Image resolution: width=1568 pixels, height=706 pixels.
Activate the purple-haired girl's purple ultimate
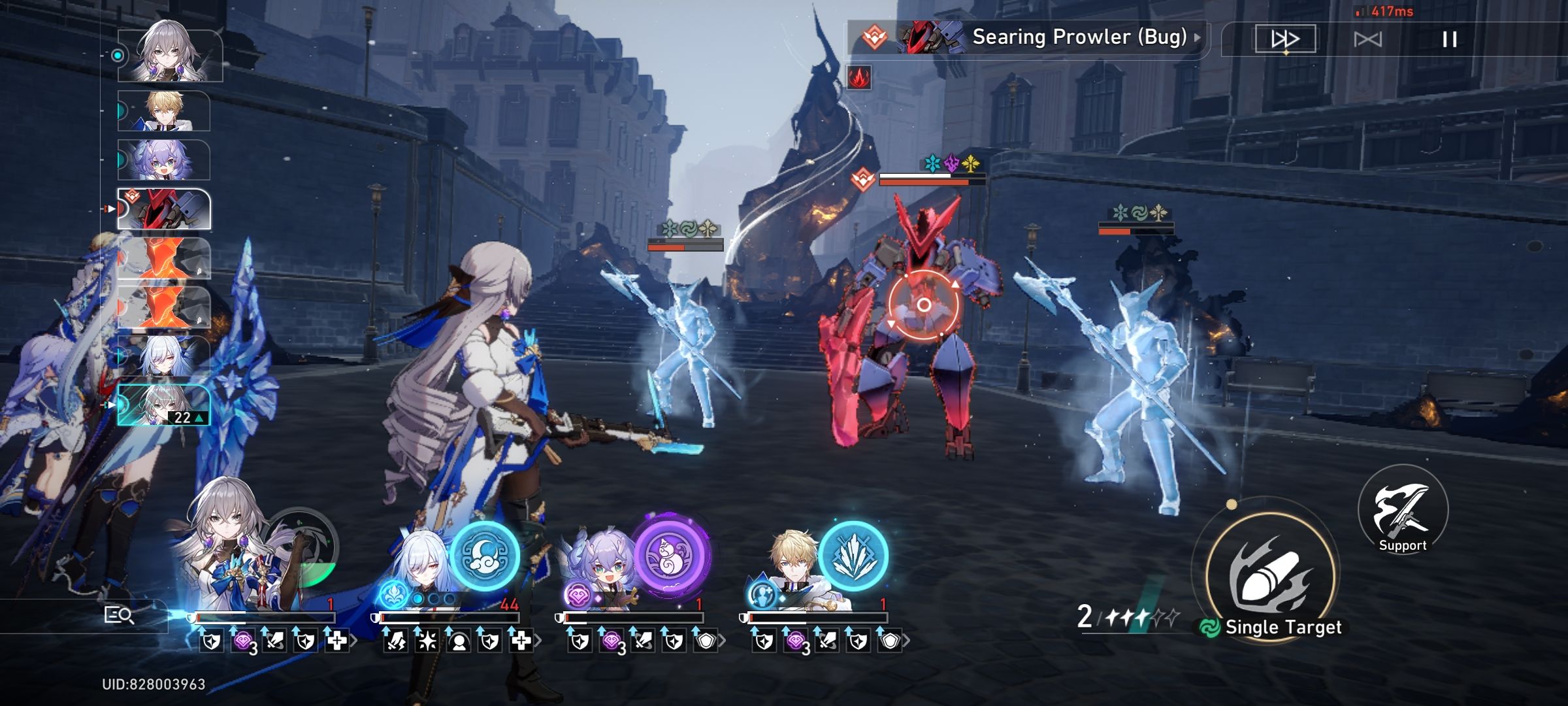tap(670, 556)
